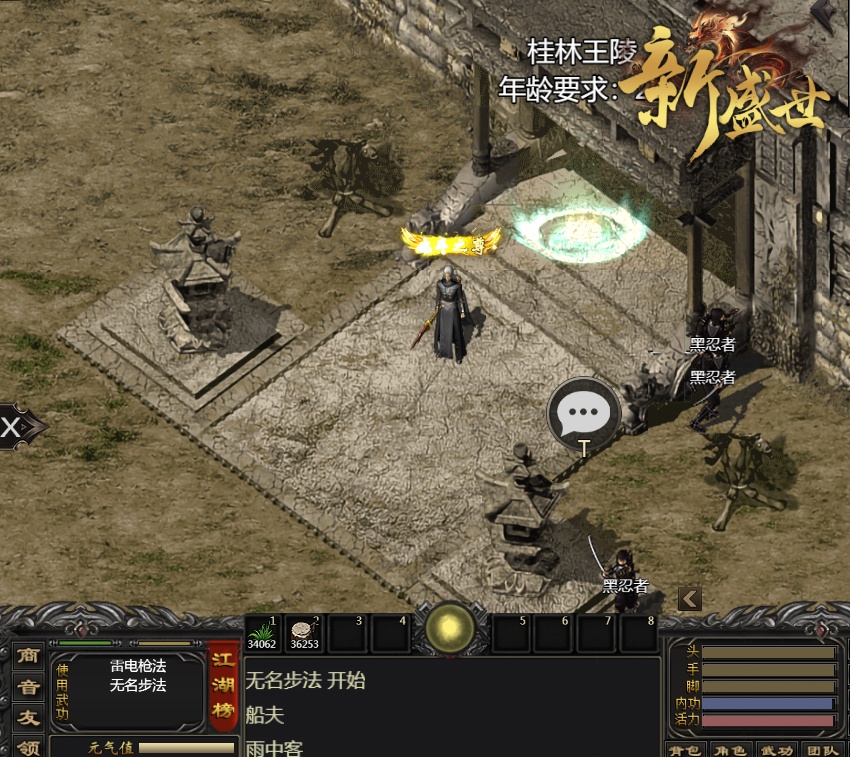Click the 商 shop button
Viewport: 850px width, 757px height.
(x=29, y=656)
